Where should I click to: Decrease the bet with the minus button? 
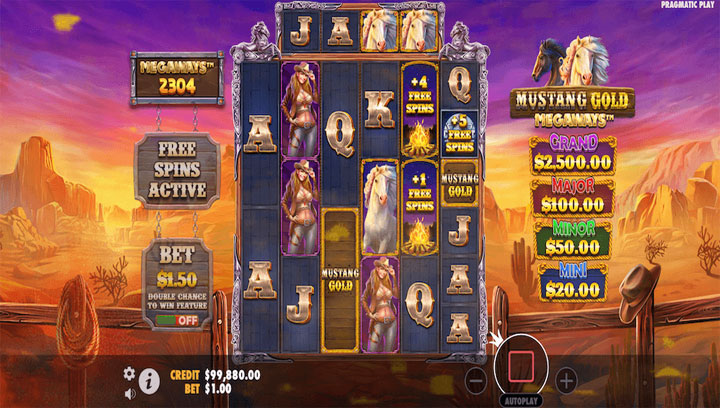[x=477, y=380]
